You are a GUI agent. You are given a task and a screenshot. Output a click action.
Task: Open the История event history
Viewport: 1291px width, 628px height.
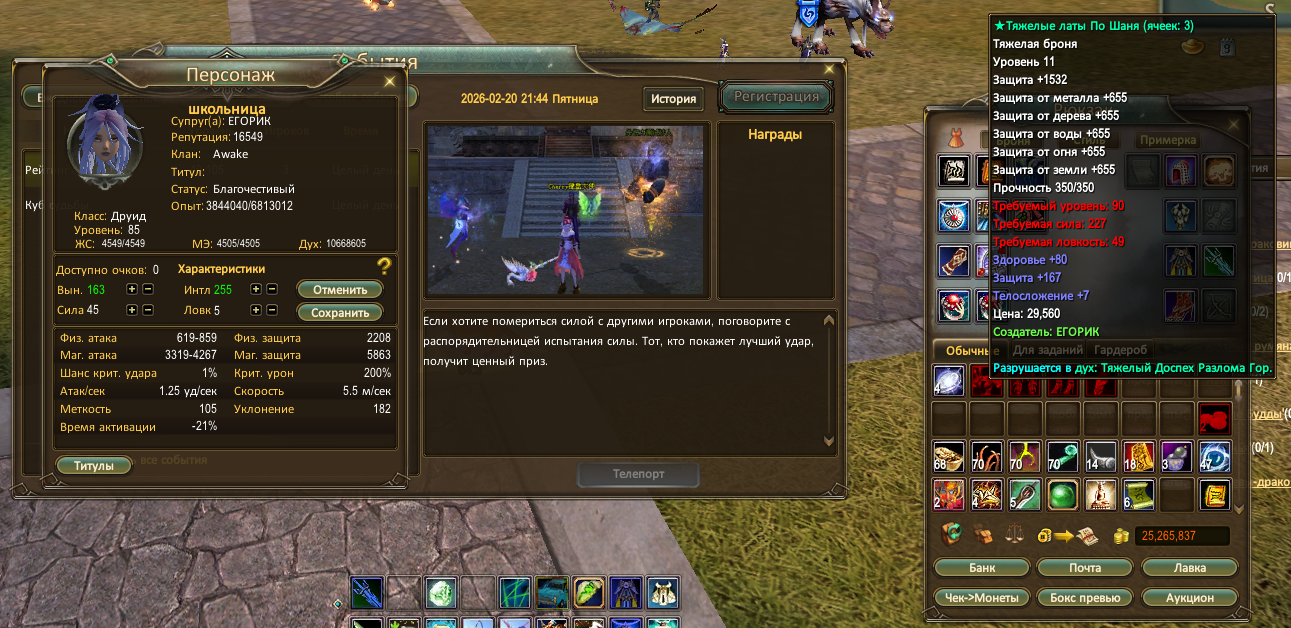673,99
